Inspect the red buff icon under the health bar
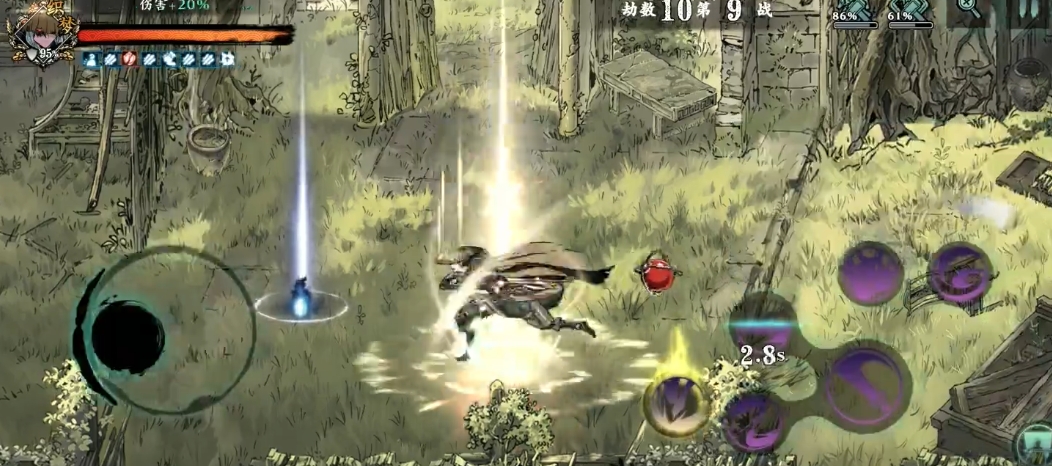This screenshot has height=466, width=1052. (x=129, y=60)
